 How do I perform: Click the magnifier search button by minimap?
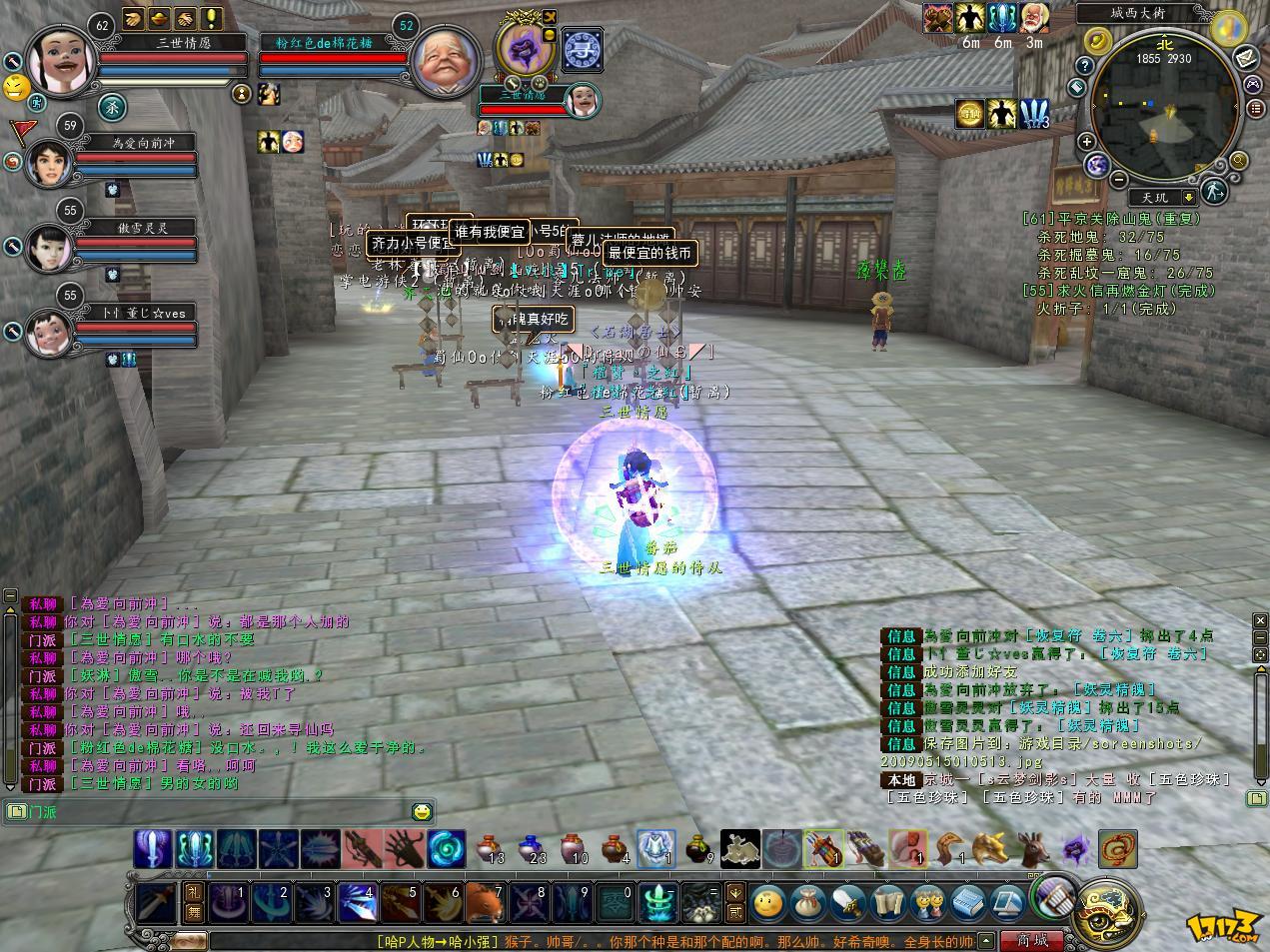1239,160
